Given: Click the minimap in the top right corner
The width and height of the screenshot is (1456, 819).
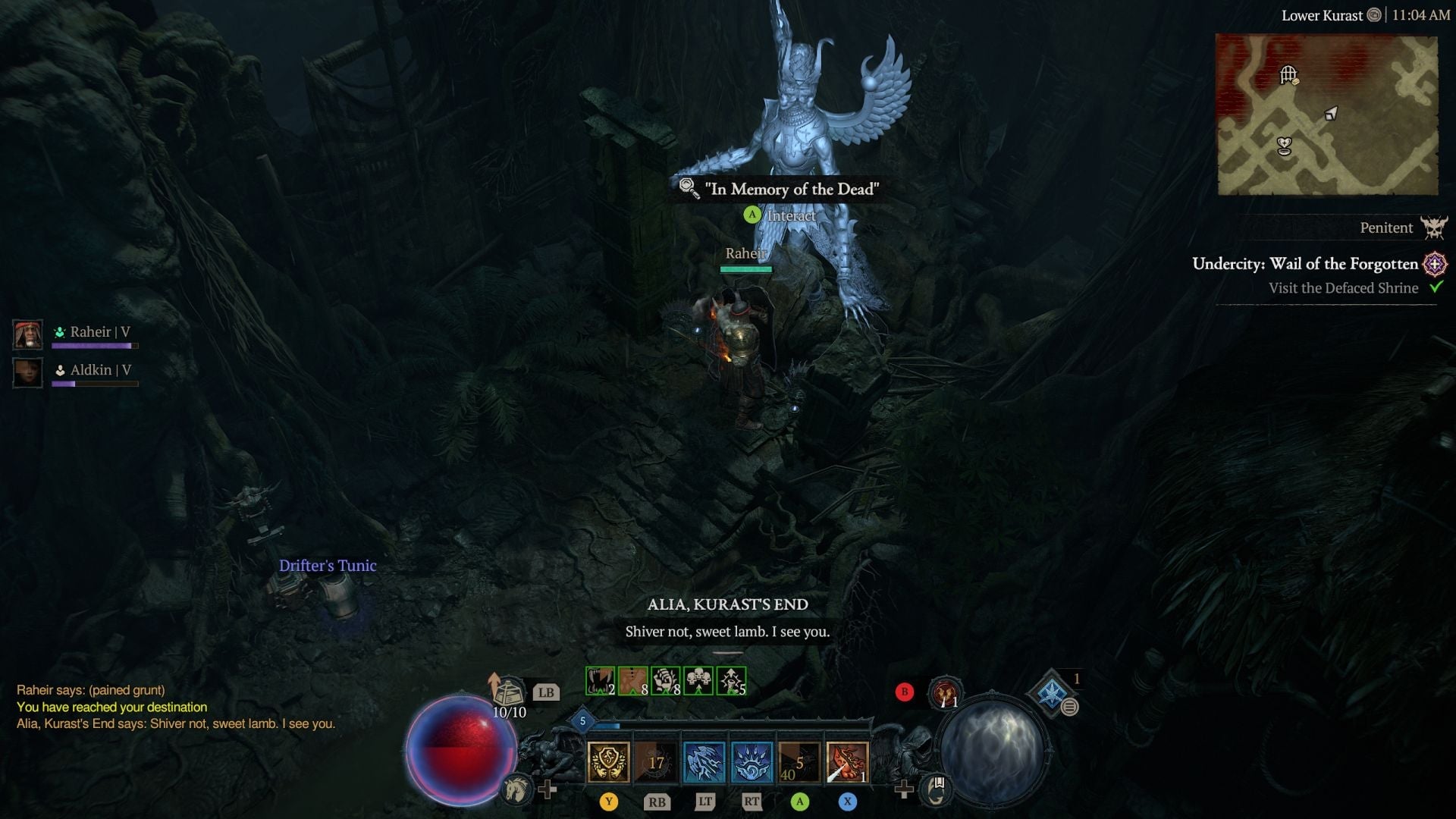Looking at the screenshot, I should click(x=1329, y=114).
